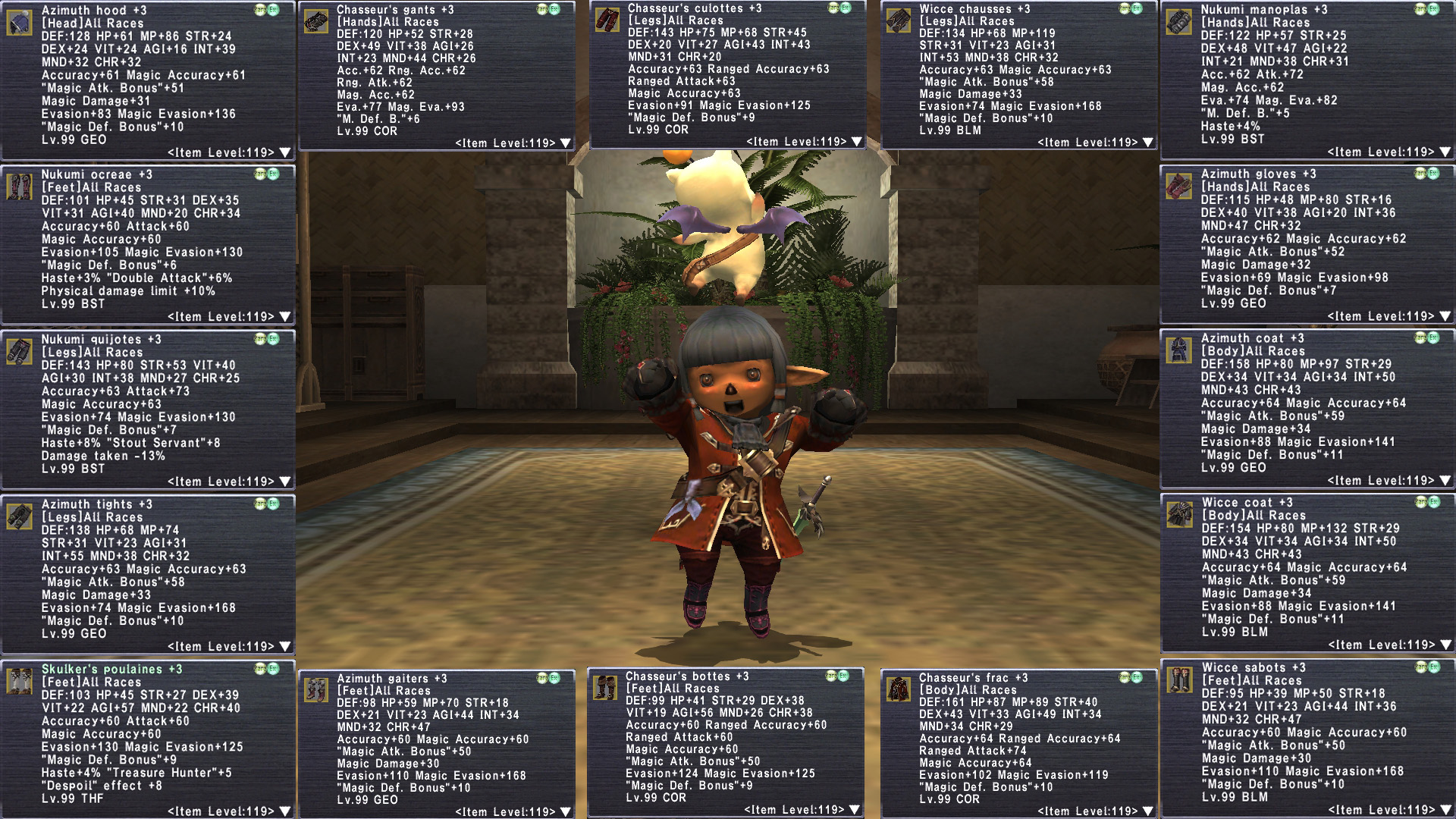This screenshot has width=1456, height=819.
Task: Expand the Wicce sabots +3 description arrow
Action: coord(1445,810)
